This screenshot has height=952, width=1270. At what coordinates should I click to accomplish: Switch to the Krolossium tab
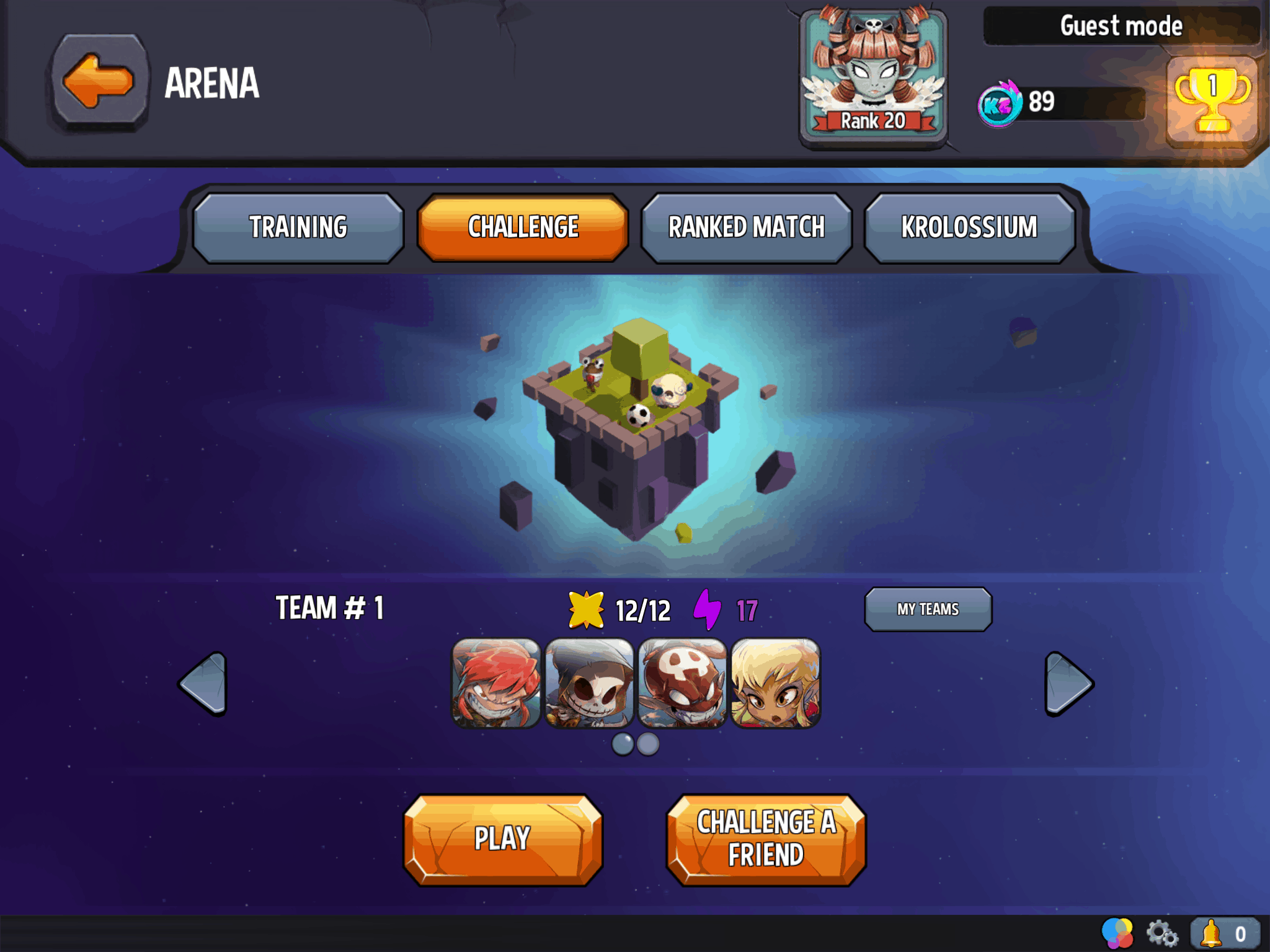point(969,227)
